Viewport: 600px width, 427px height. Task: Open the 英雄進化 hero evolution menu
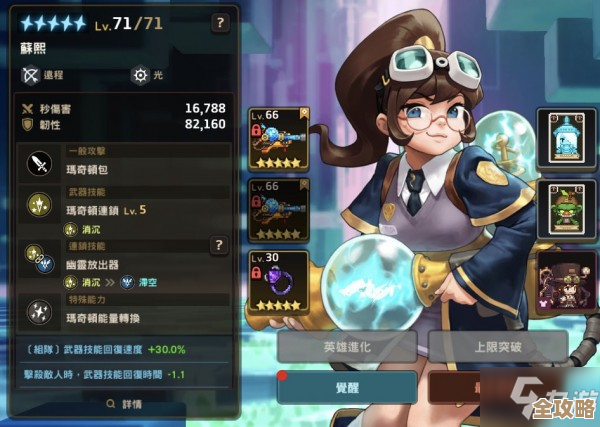[x=345, y=347]
